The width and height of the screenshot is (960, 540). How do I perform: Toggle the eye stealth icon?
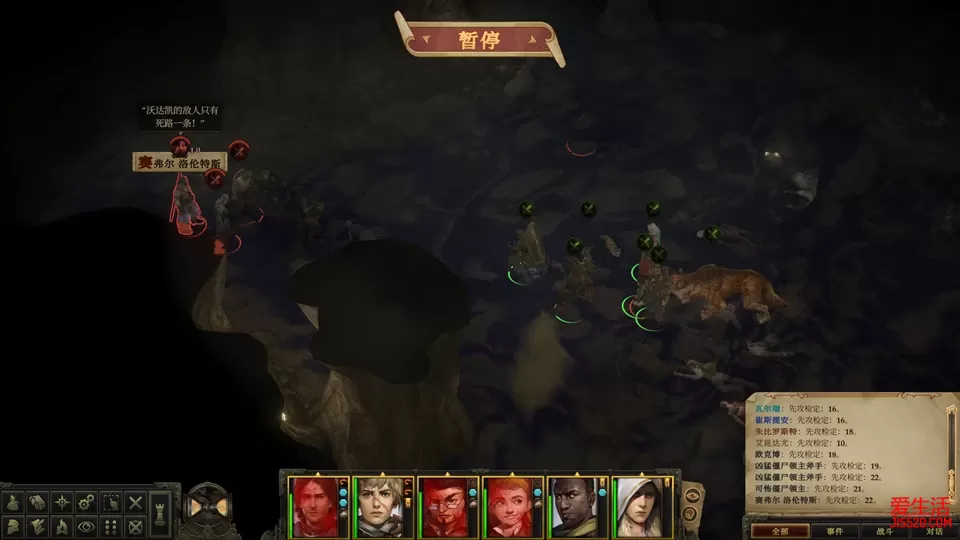click(87, 525)
